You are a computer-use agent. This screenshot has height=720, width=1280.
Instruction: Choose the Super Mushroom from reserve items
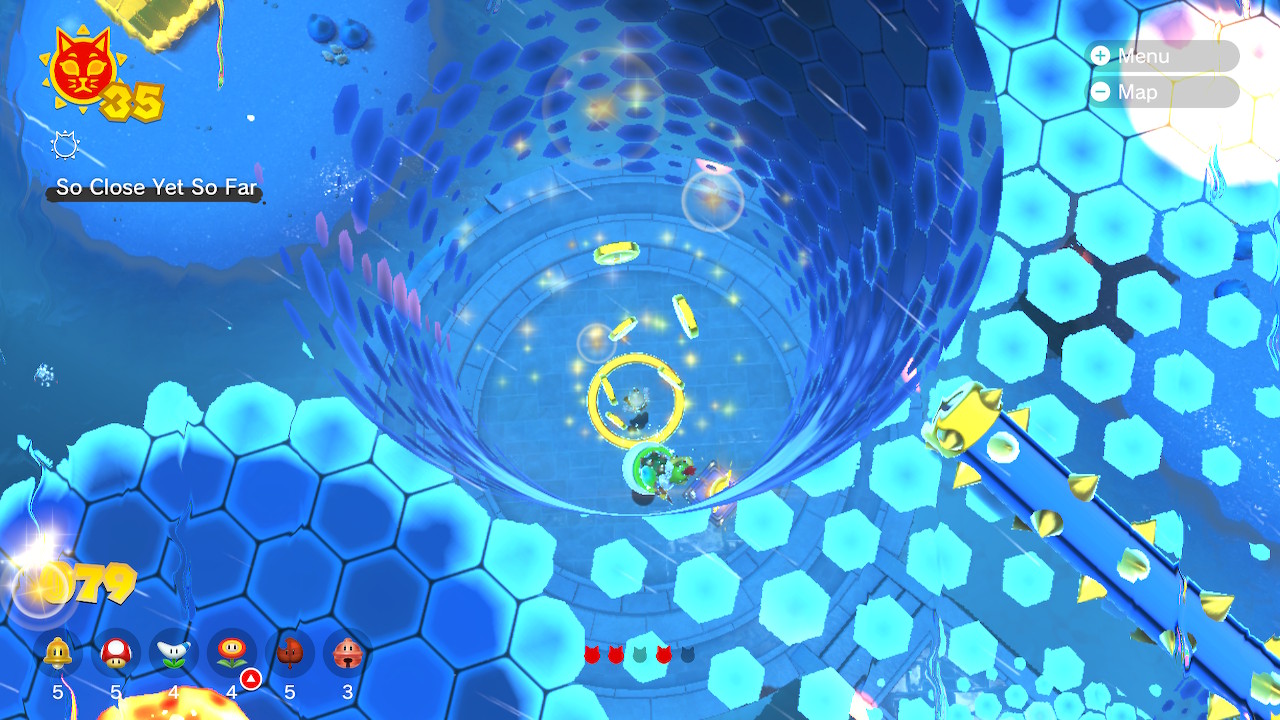116,654
